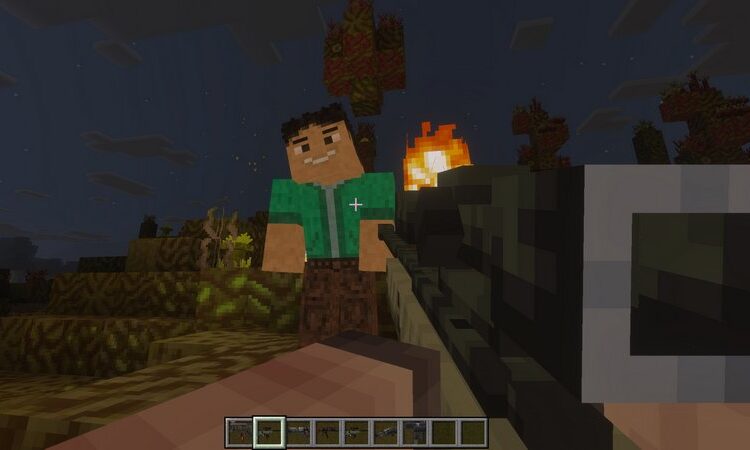Switch to the third hotbar slot rifle
750x450 pixels.
(x=298, y=432)
